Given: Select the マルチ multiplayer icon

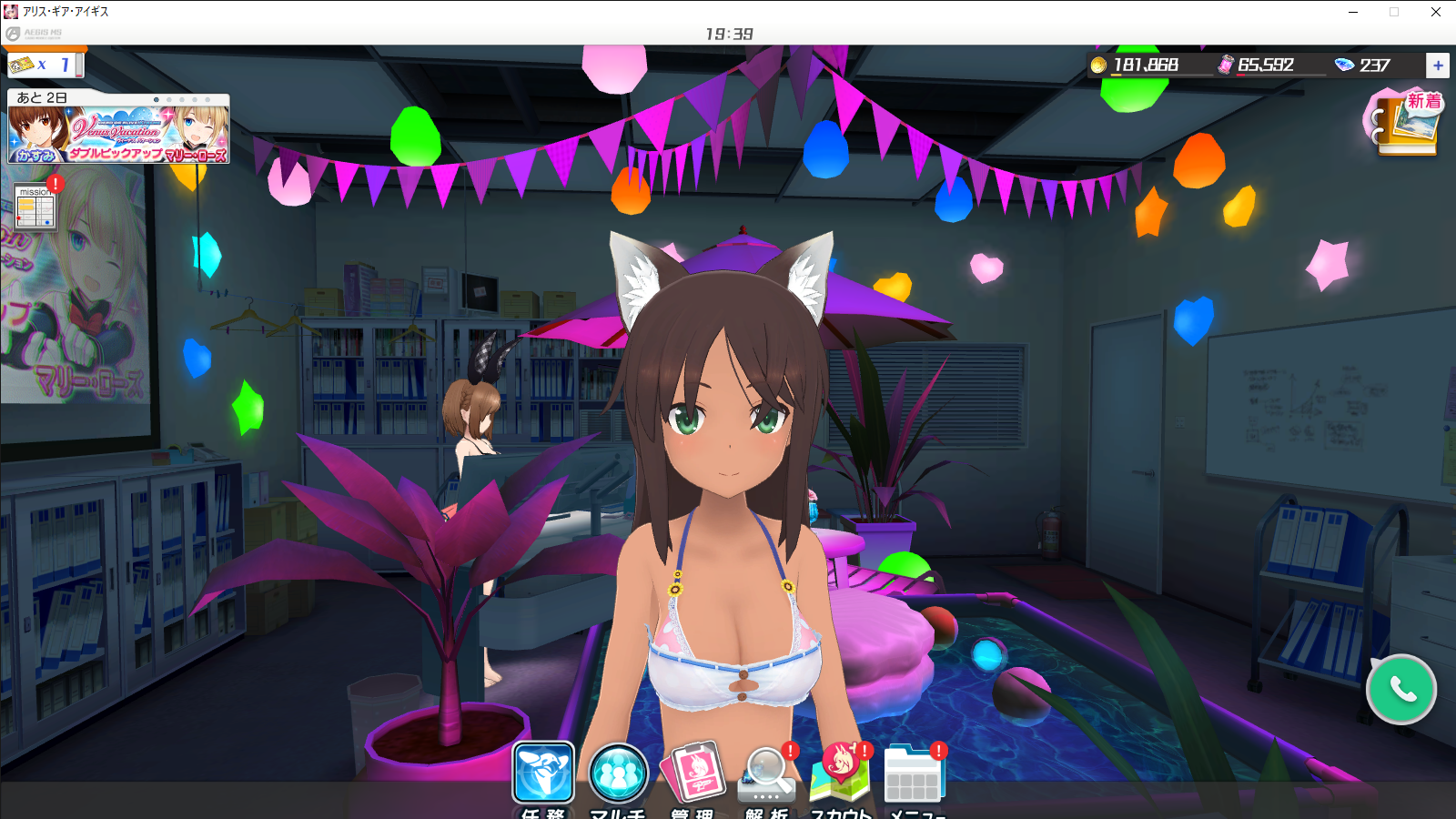Looking at the screenshot, I should pos(618,773).
